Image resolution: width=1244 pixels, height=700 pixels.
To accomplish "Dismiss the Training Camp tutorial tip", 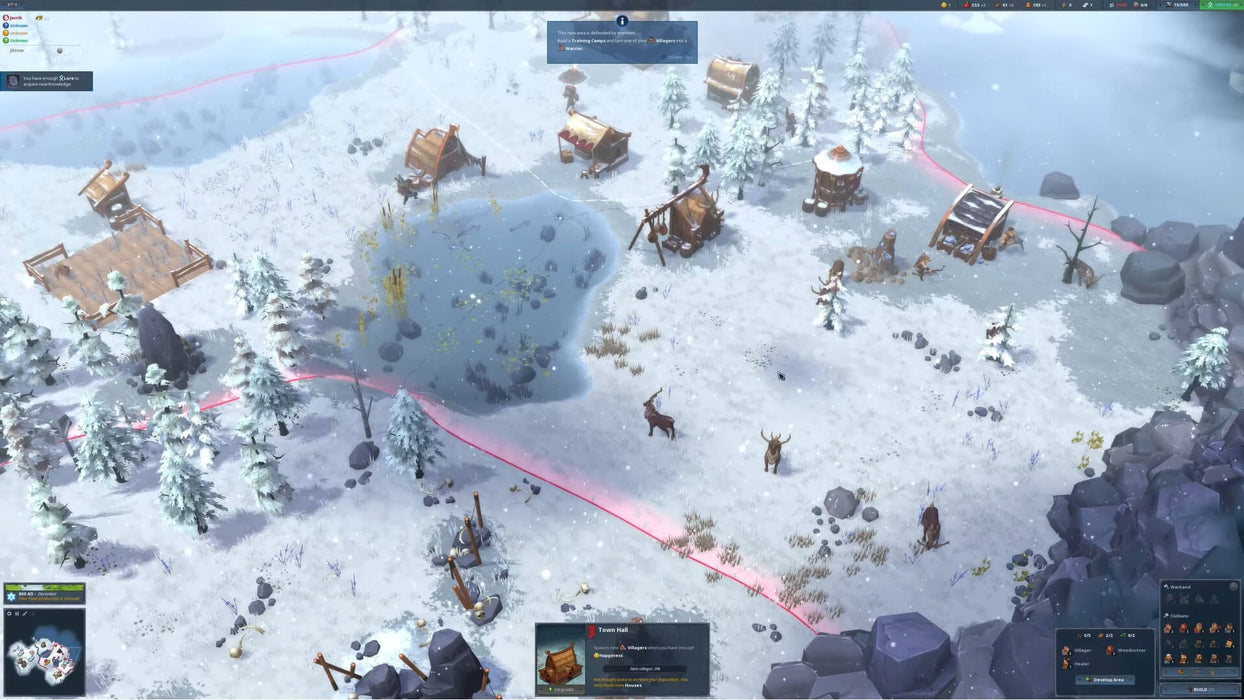I will pos(681,57).
